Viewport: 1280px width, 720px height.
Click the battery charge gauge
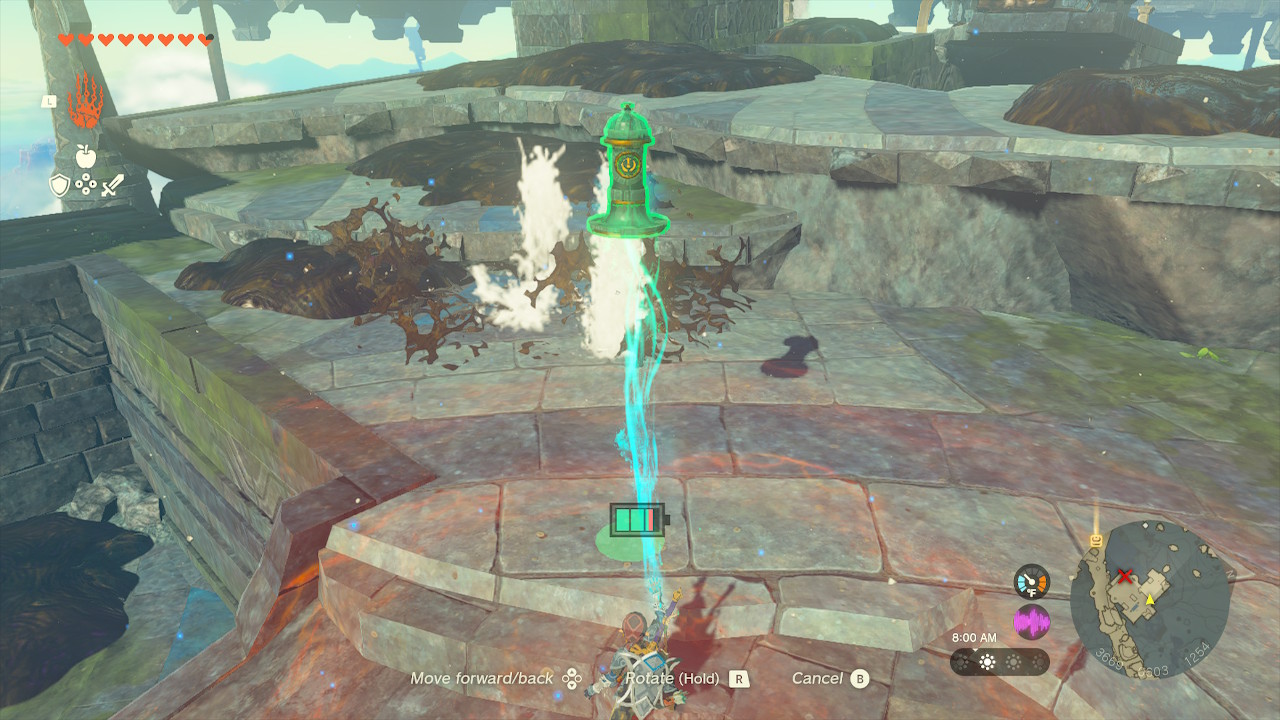pyautogui.click(x=638, y=518)
